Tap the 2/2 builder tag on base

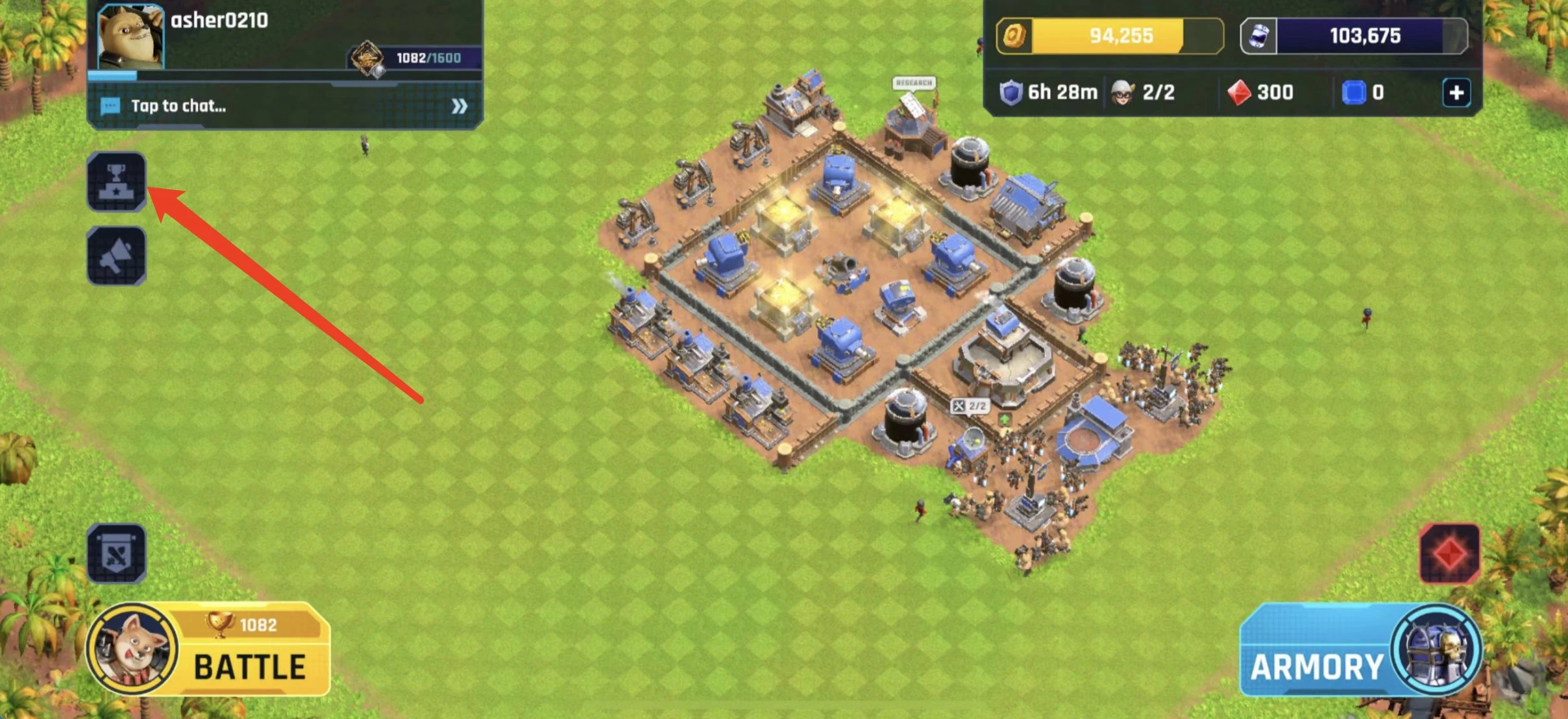pos(970,406)
